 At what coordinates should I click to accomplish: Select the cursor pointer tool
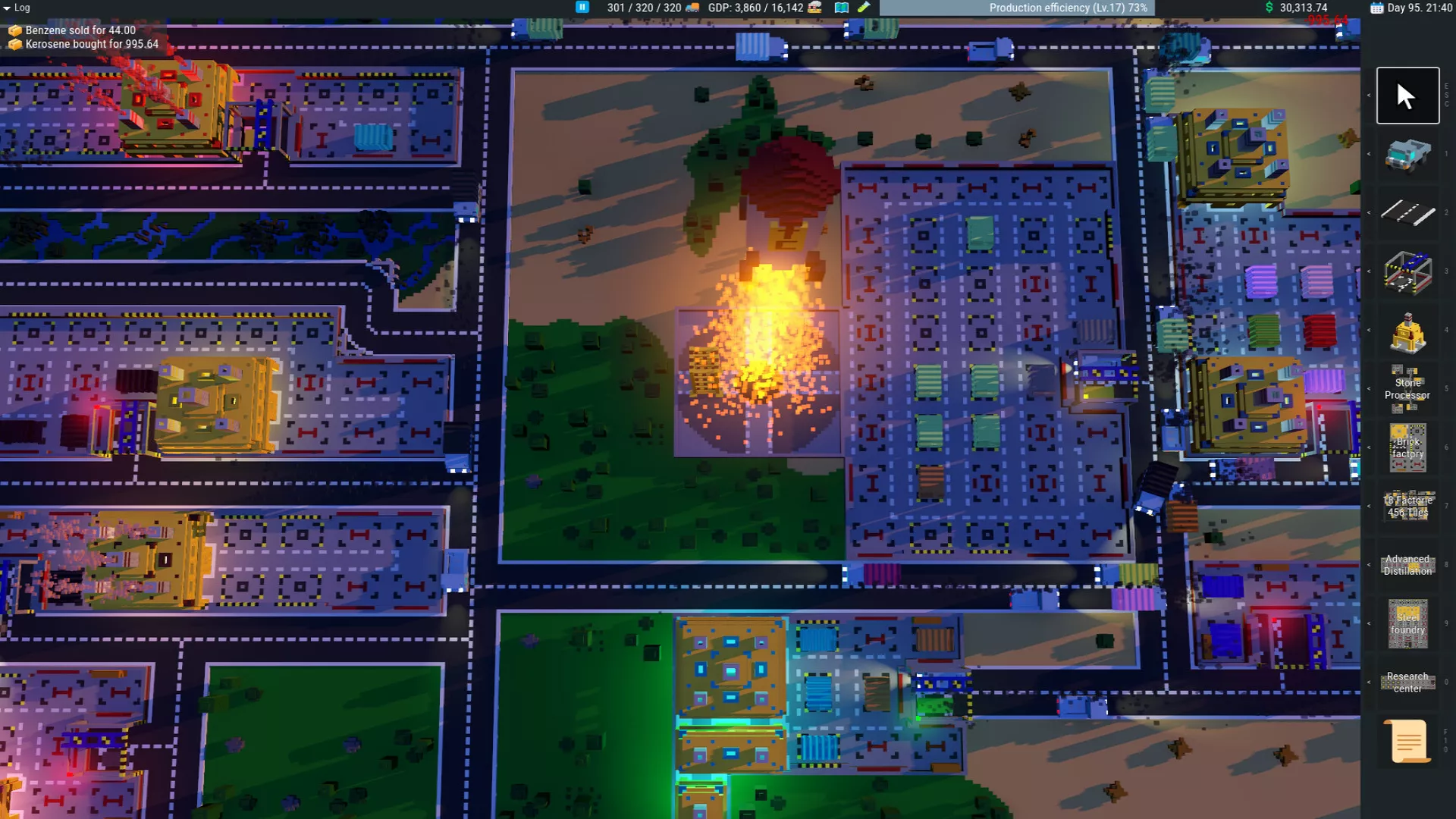(x=1407, y=96)
